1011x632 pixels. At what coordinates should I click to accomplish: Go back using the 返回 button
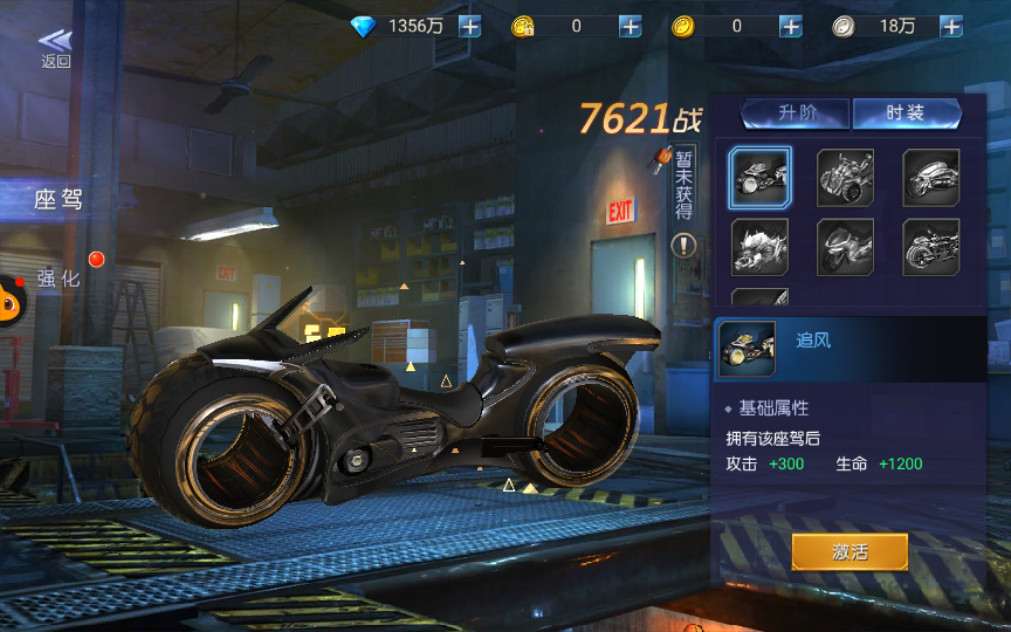(x=55, y=47)
